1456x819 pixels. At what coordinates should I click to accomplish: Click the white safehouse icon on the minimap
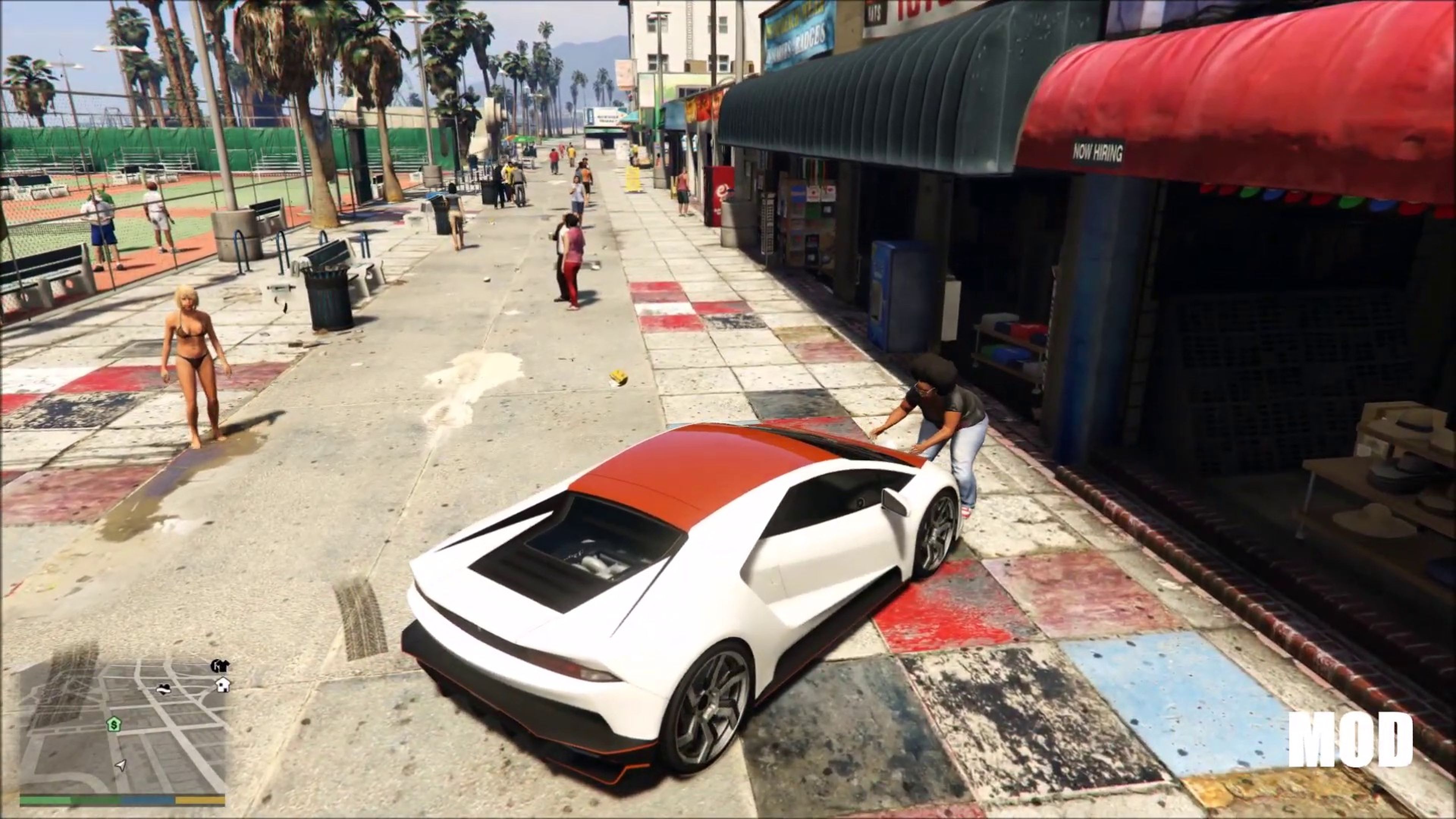coord(223,686)
